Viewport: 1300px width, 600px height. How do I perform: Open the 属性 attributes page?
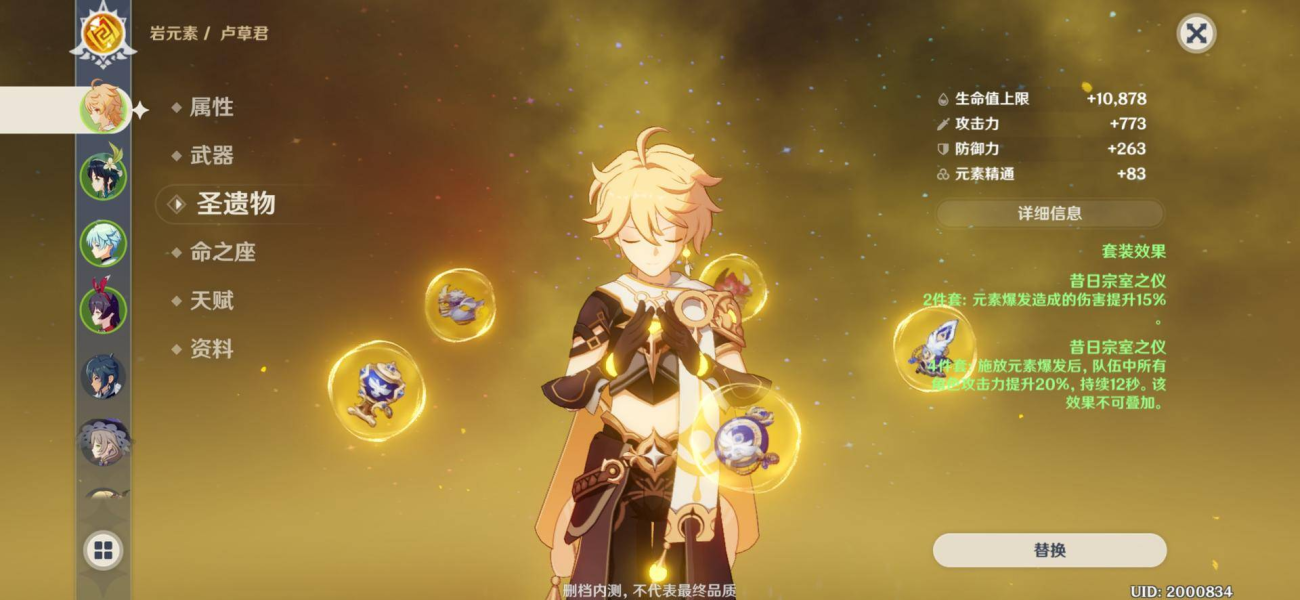coord(211,107)
